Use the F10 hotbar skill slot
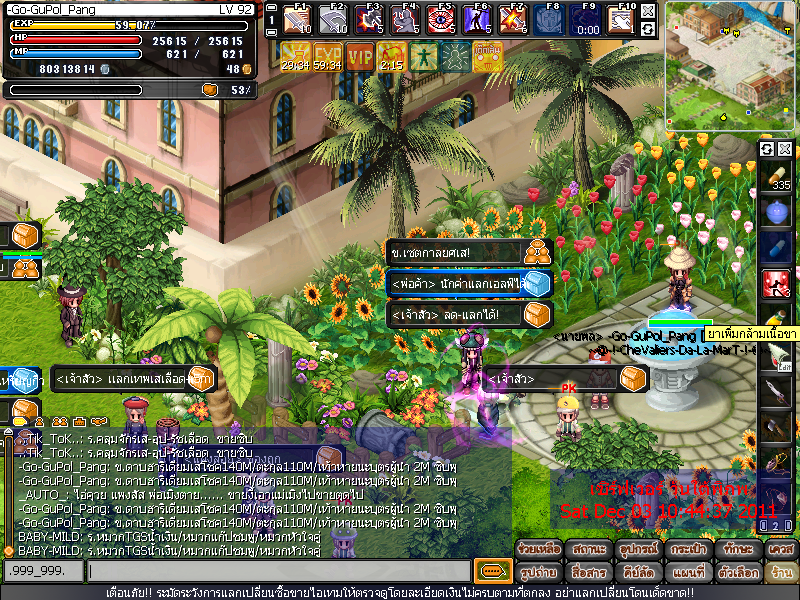 click(x=622, y=18)
